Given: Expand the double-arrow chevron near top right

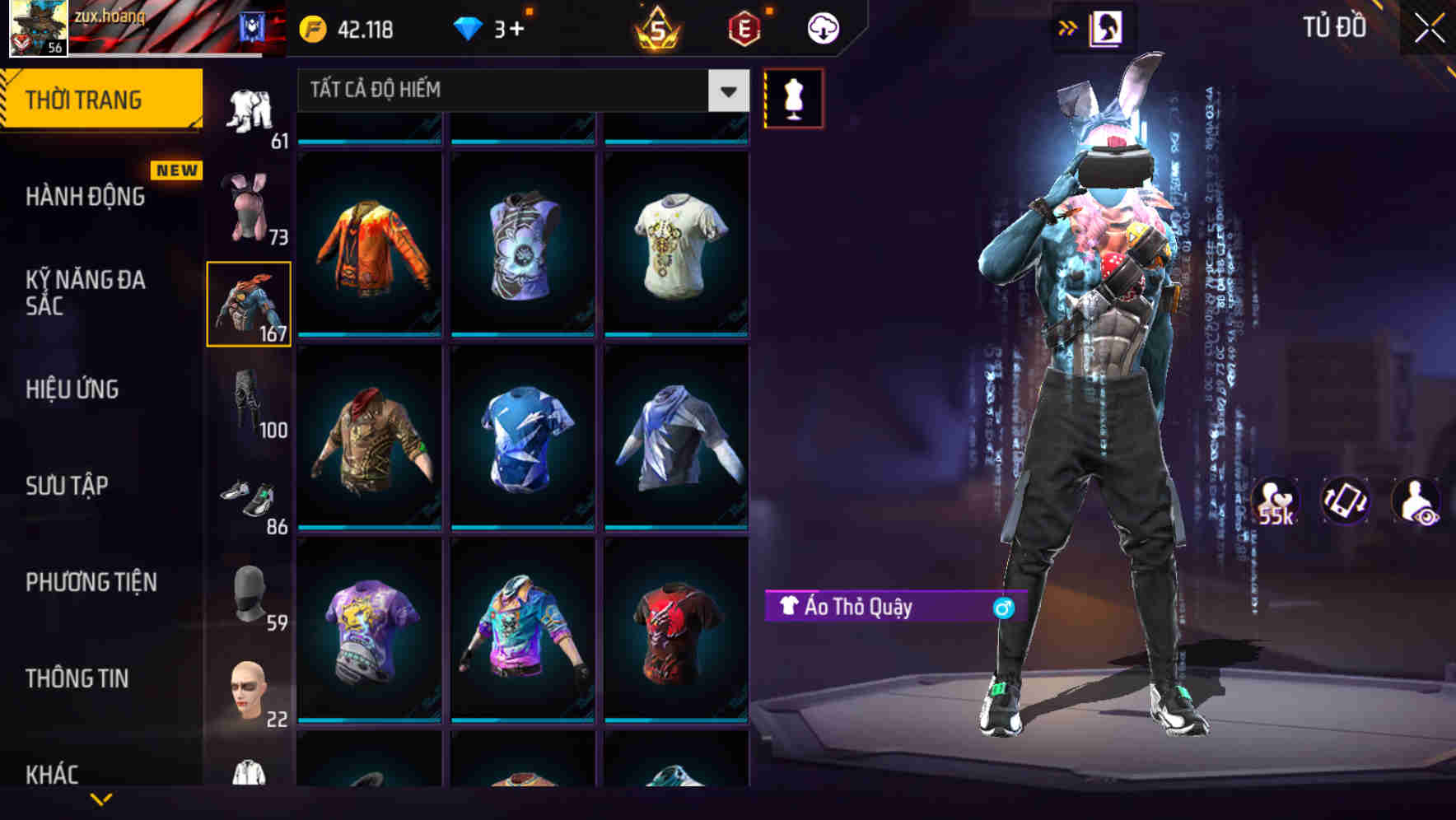Looking at the screenshot, I should 1068,27.
